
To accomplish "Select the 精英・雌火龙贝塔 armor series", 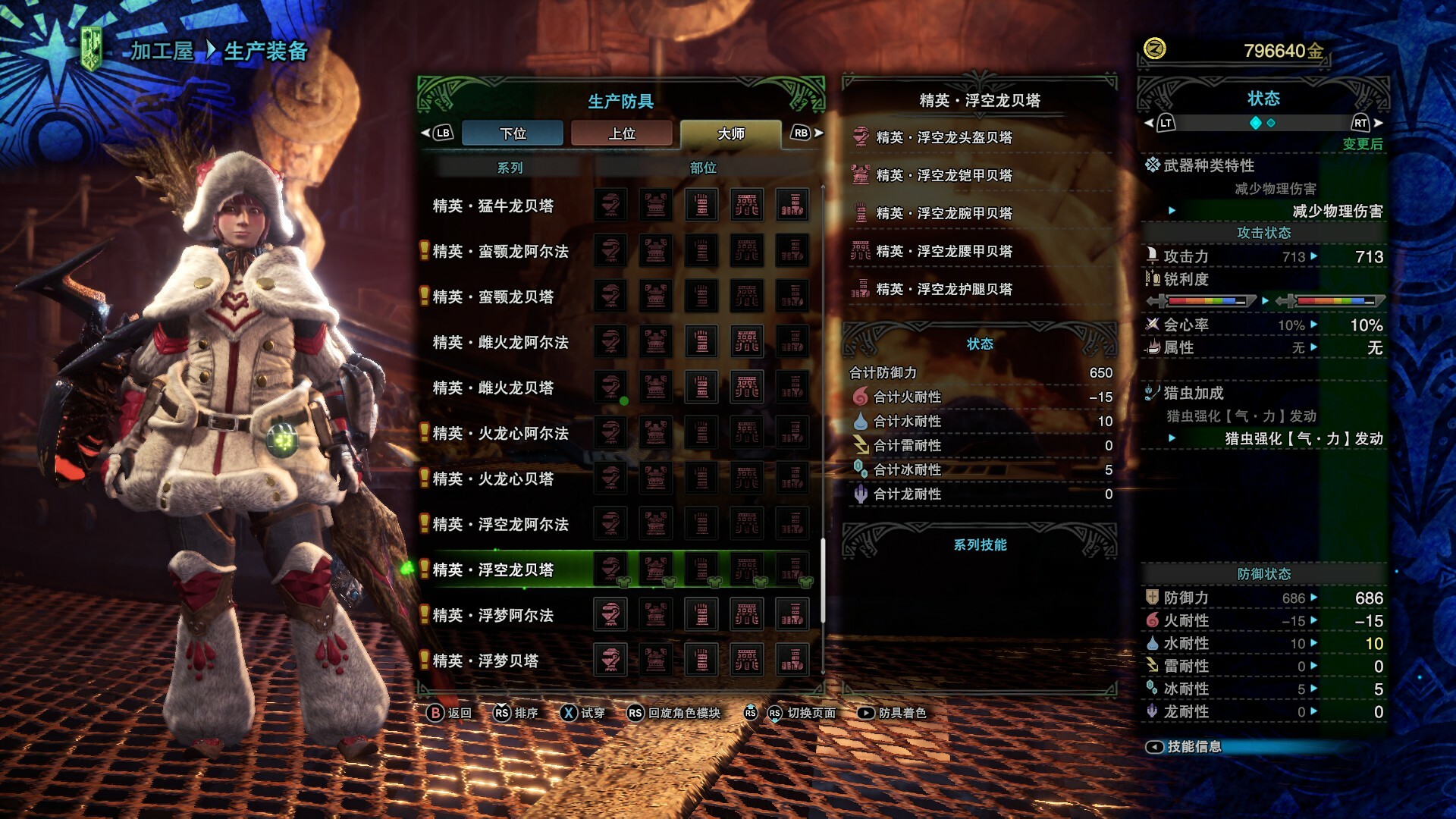I will click(493, 388).
